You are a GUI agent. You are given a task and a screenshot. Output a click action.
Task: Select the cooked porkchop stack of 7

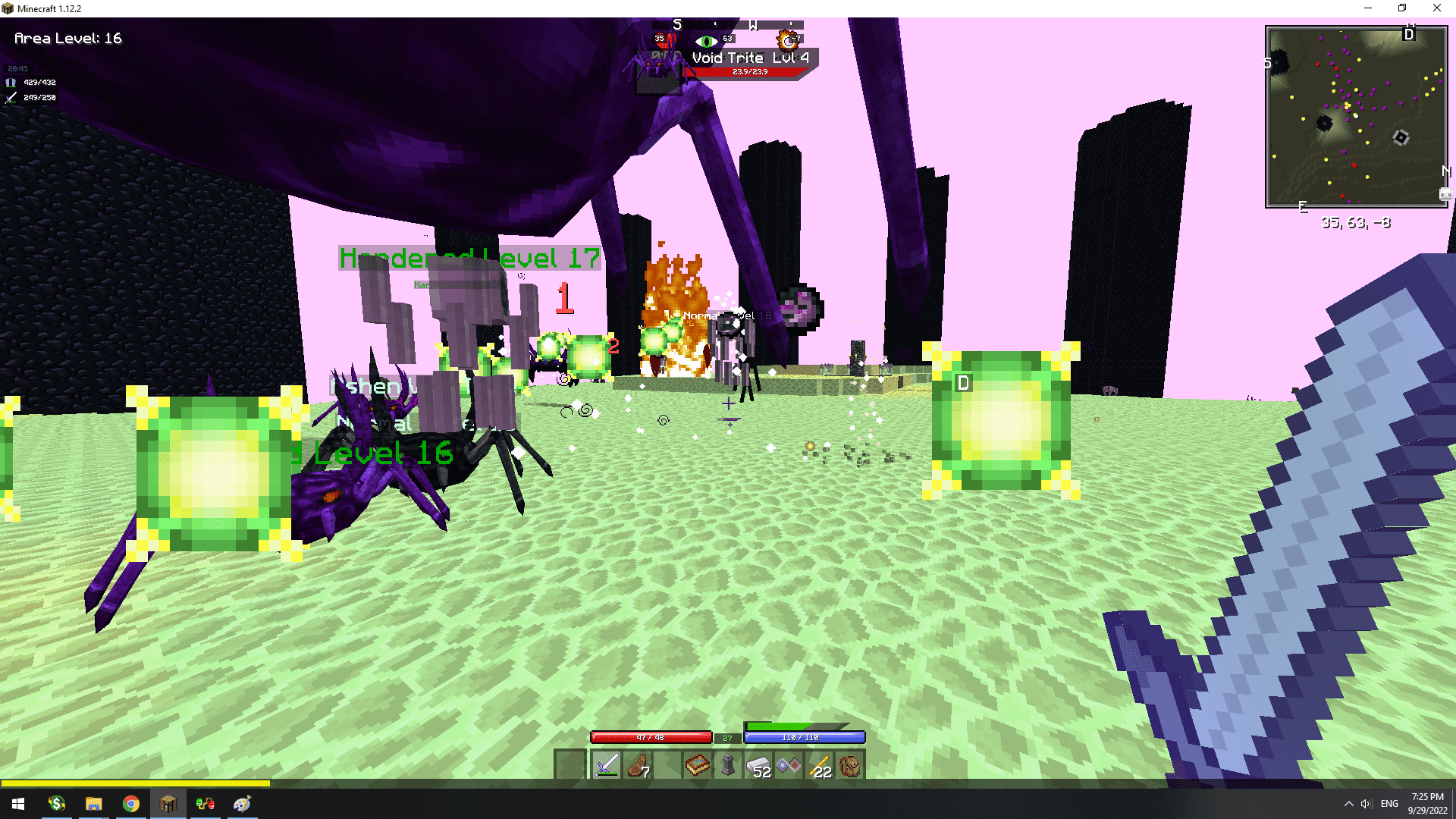click(636, 765)
